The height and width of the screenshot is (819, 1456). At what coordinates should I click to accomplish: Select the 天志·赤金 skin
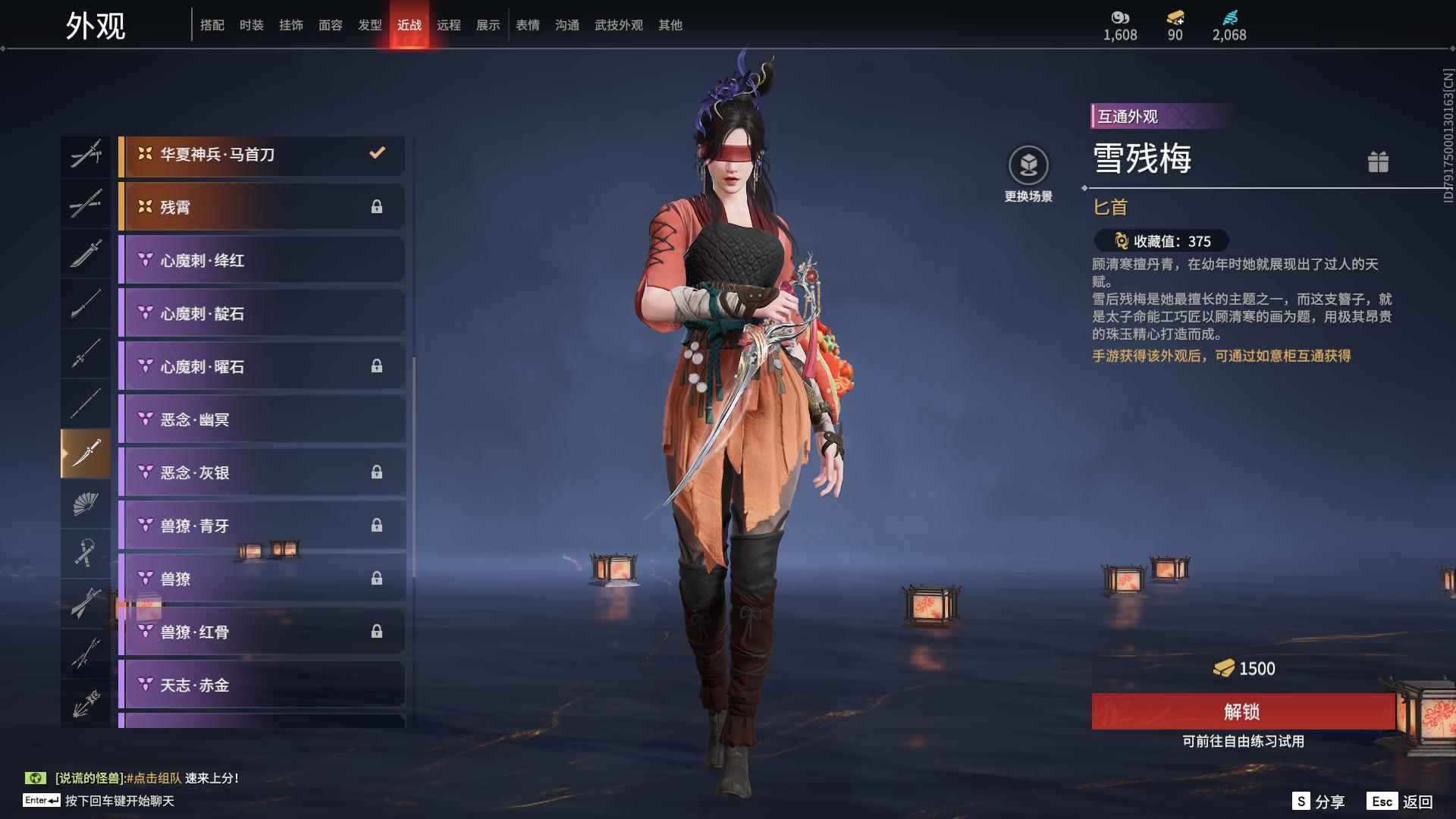(x=262, y=685)
